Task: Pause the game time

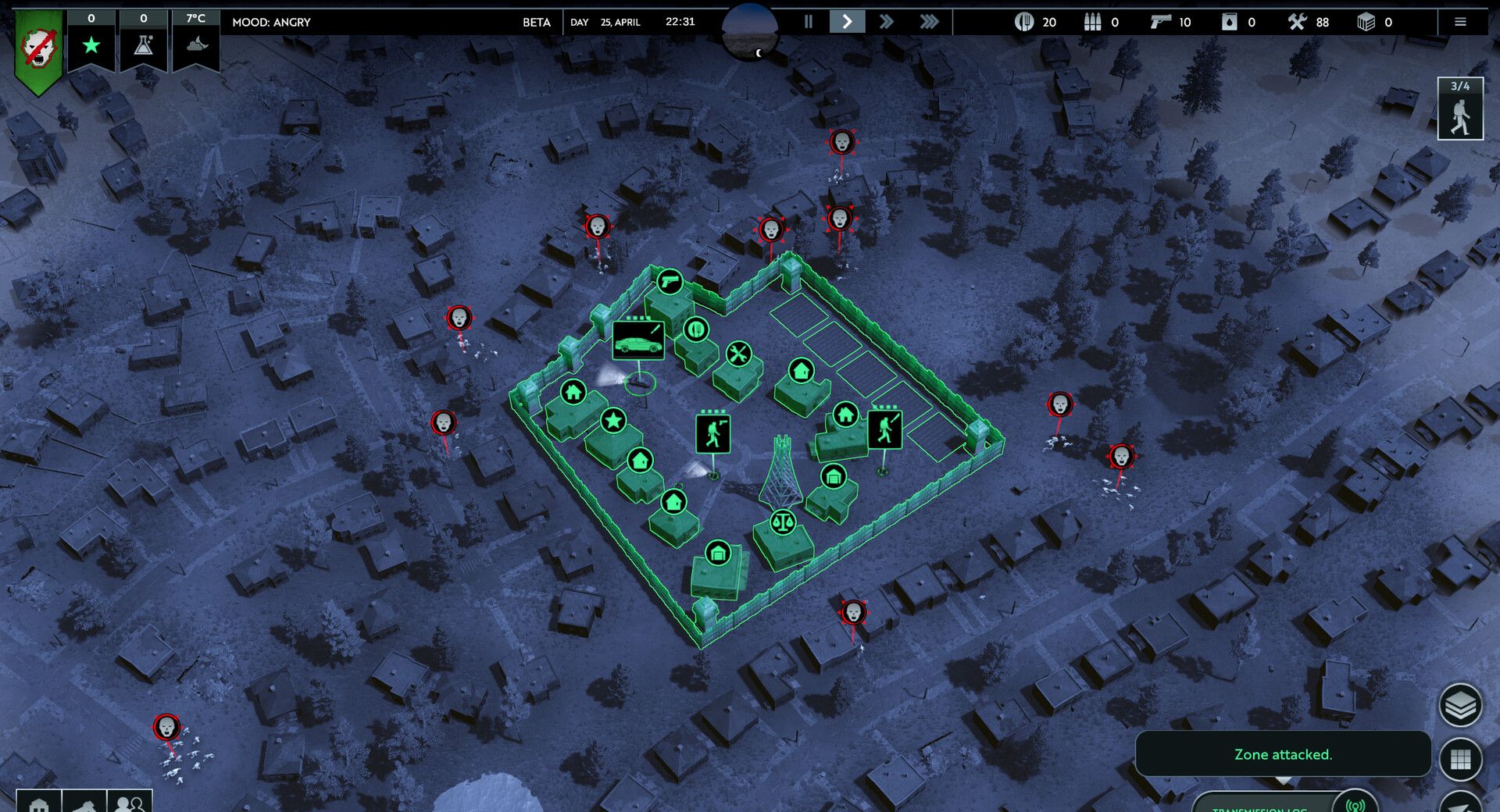Action: coord(809,22)
